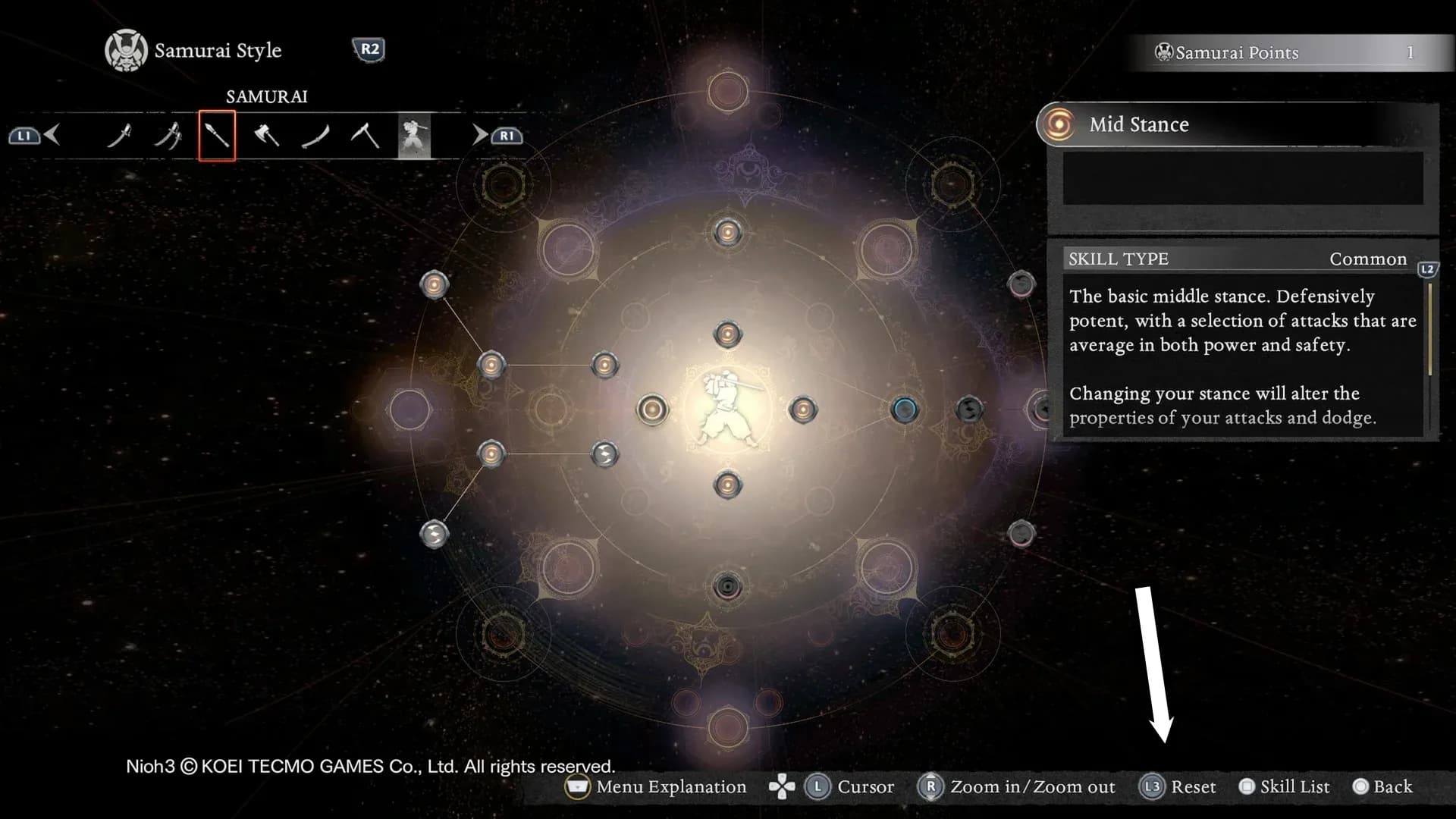Open the Skill List
Viewport: 1456px width, 819px height.
tap(1285, 786)
